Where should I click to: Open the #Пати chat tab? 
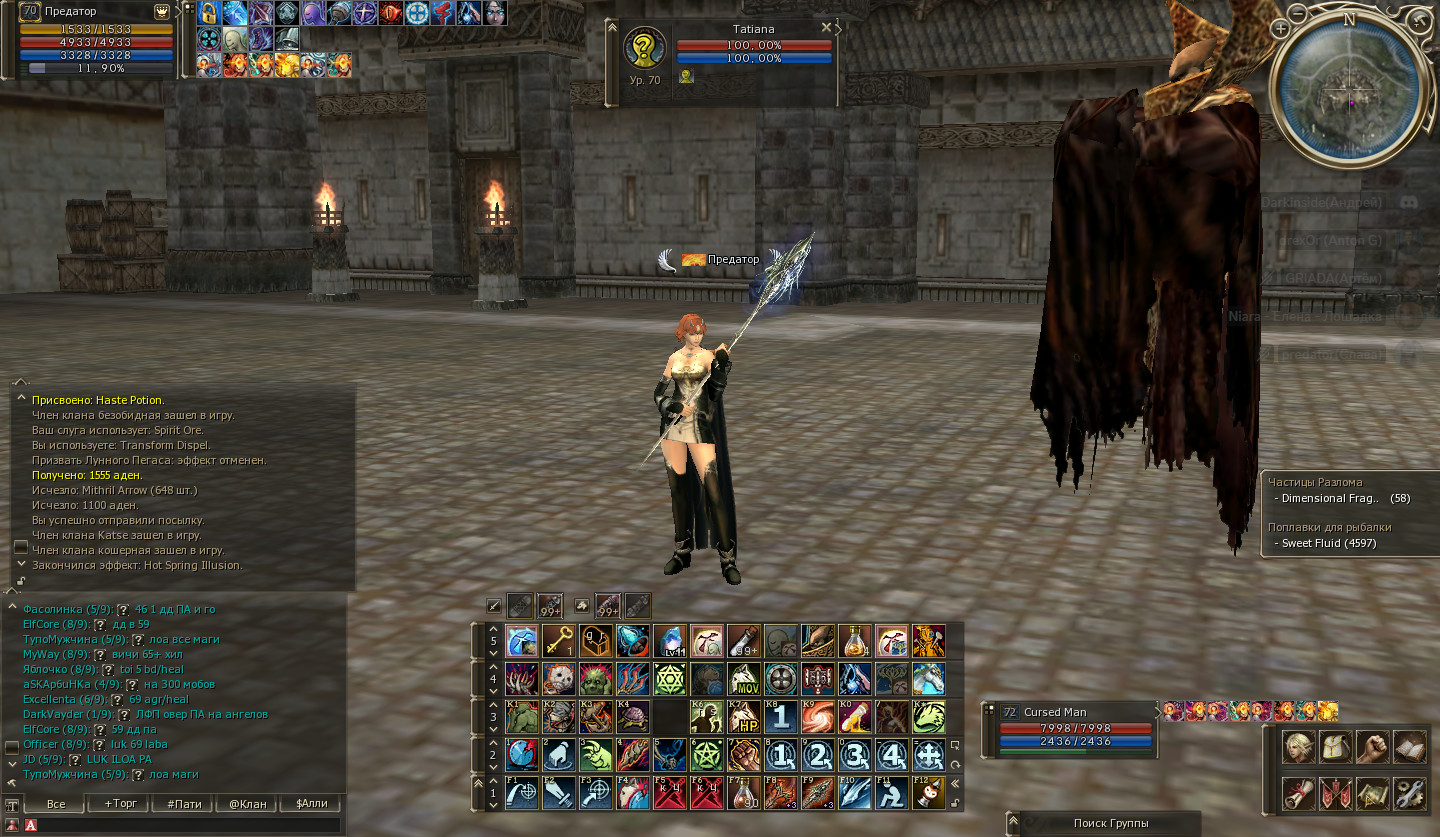pos(184,804)
